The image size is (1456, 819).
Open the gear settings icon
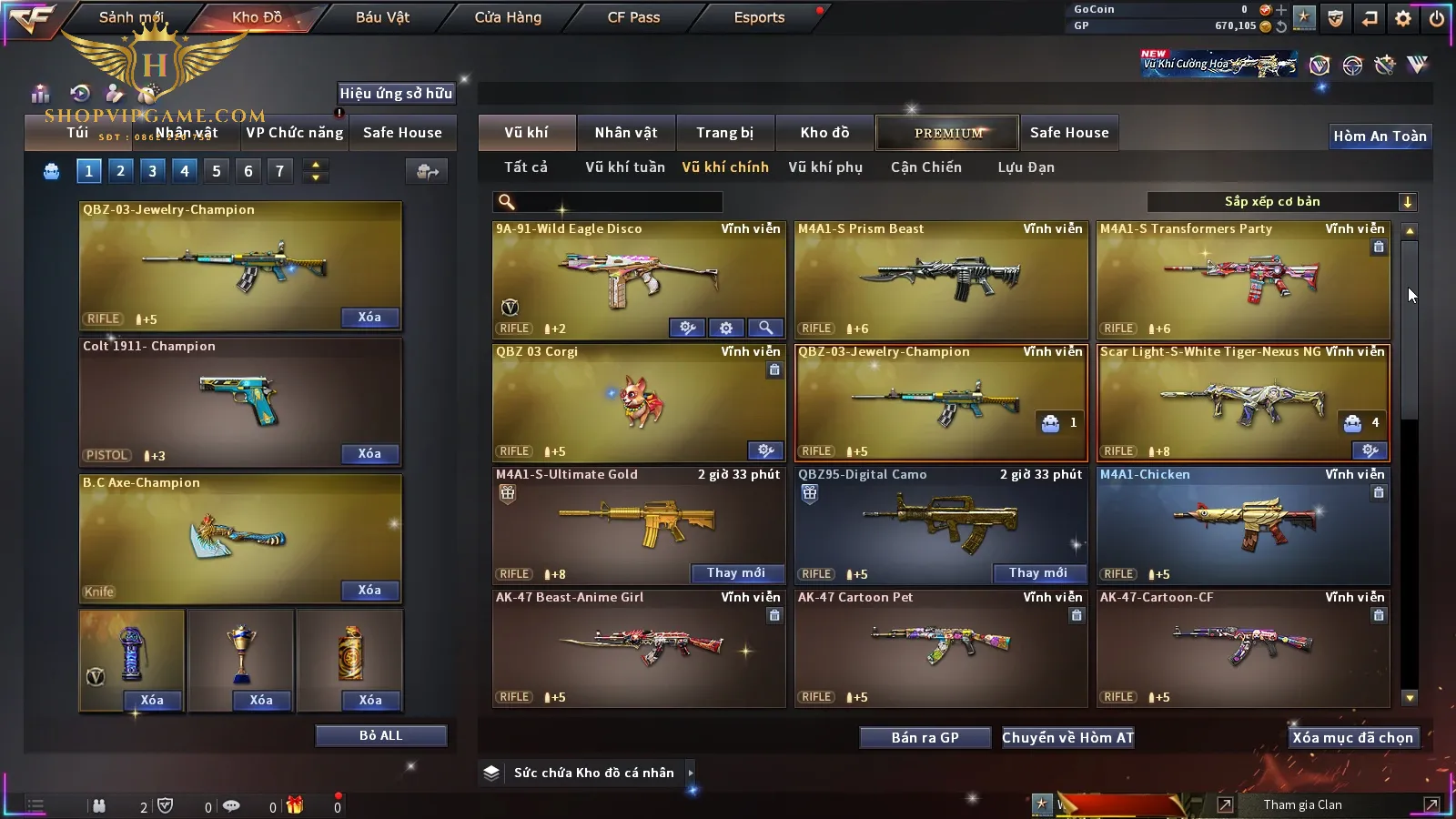click(x=1402, y=18)
